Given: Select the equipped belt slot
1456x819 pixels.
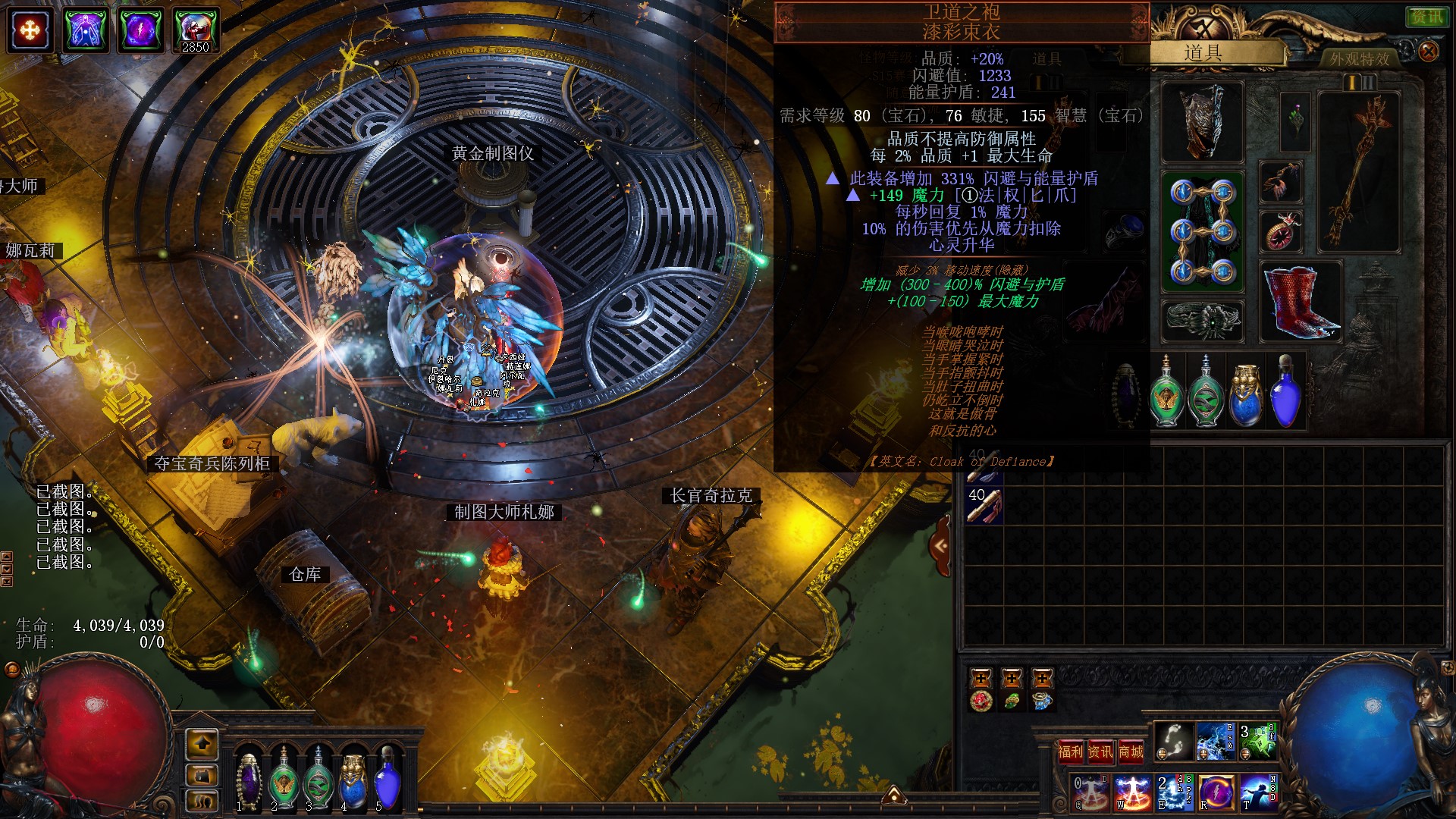Looking at the screenshot, I should pyautogui.click(x=1202, y=321).
